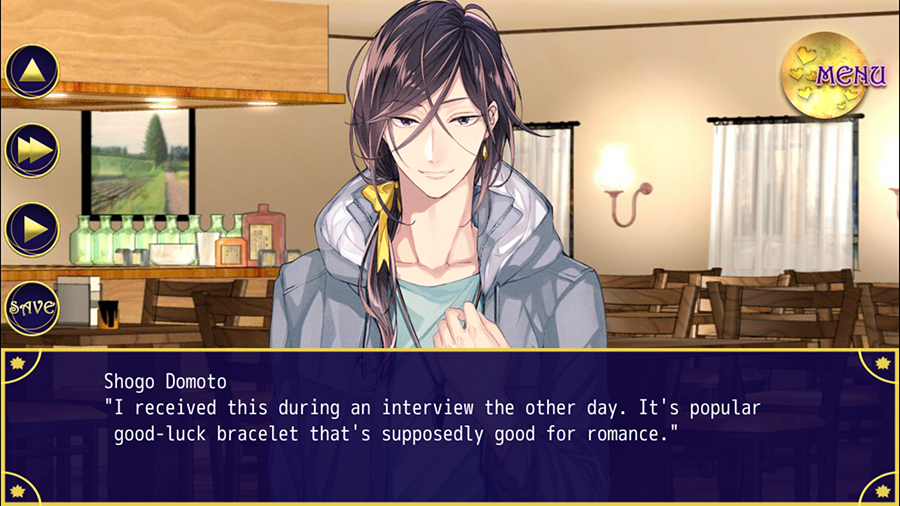Click the up-arrow triangle button
This screenshot has height=506, width=900.
click(32, 71)
